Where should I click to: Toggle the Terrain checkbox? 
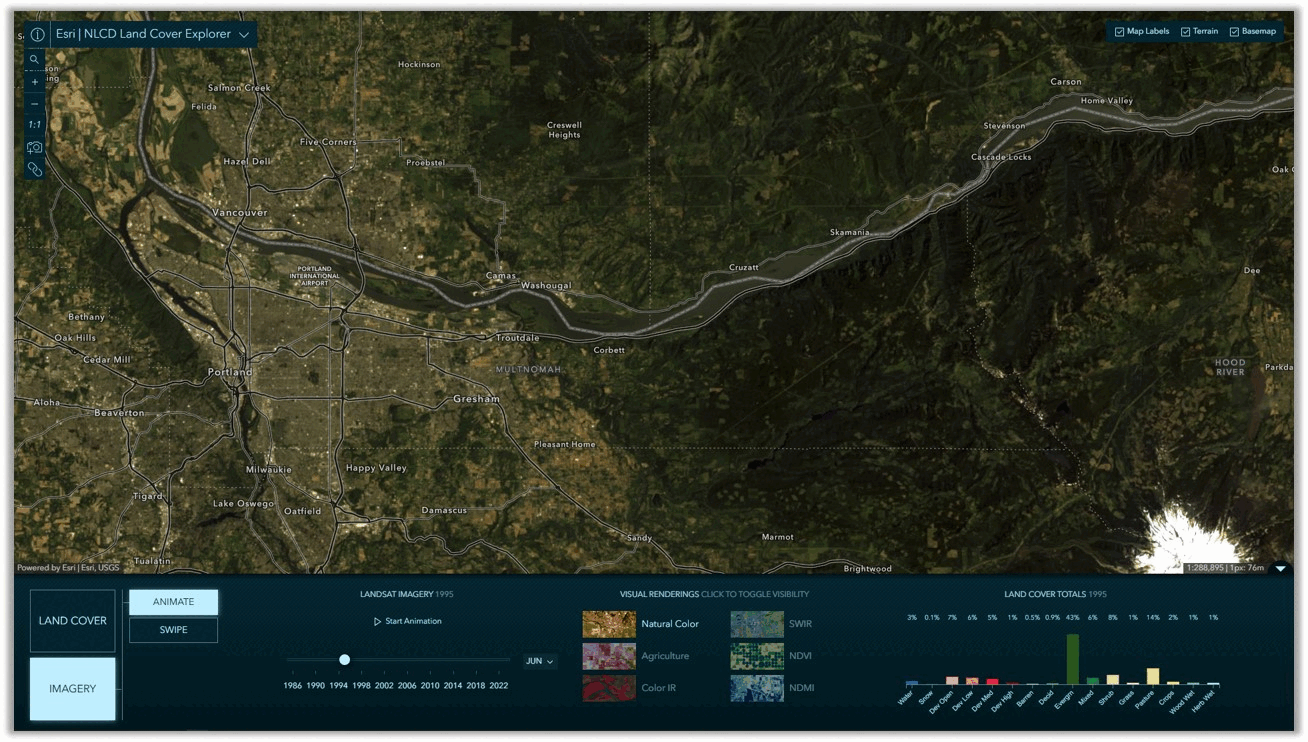[1186, 32]
